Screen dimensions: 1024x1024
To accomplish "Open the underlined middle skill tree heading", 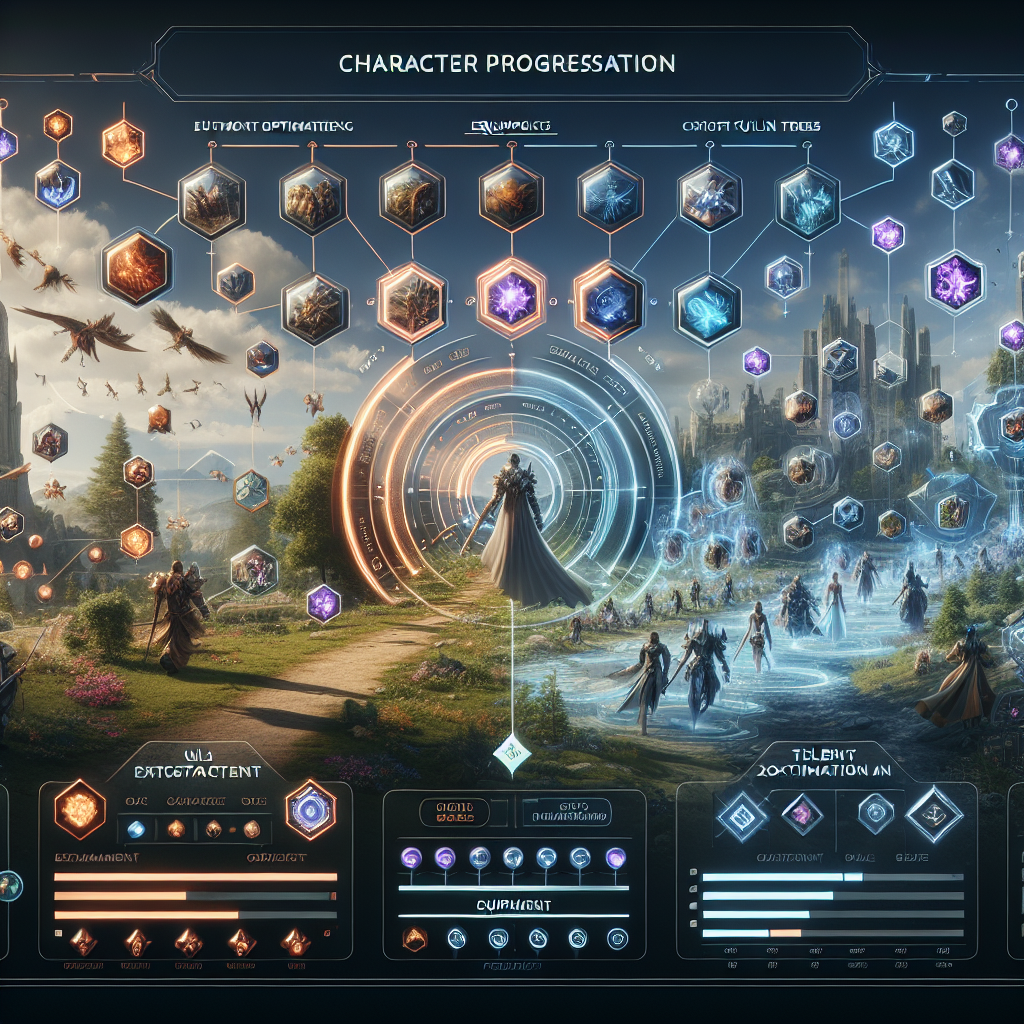I will pyautogui.click(x=512, y=128).
